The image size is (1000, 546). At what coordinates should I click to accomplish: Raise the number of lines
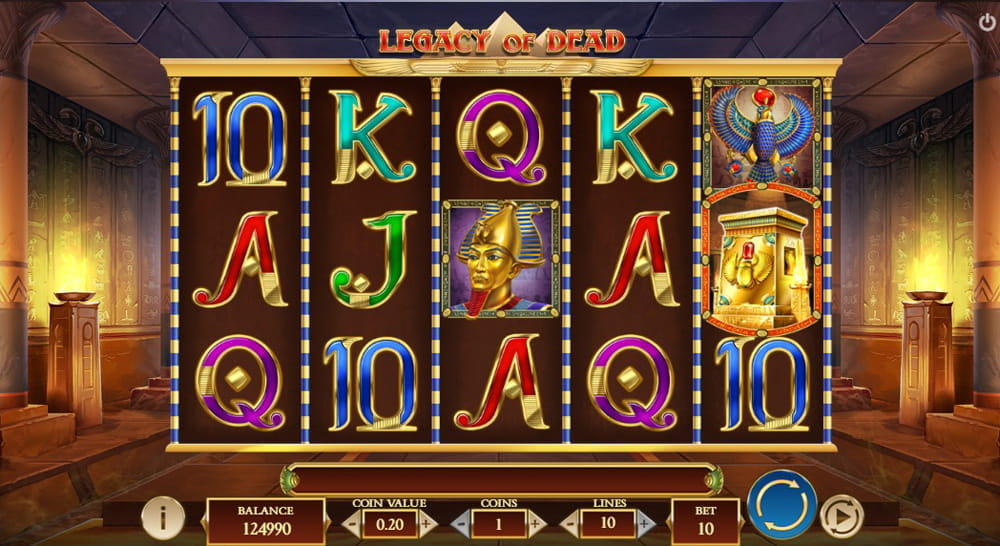[x=646, y=522]
